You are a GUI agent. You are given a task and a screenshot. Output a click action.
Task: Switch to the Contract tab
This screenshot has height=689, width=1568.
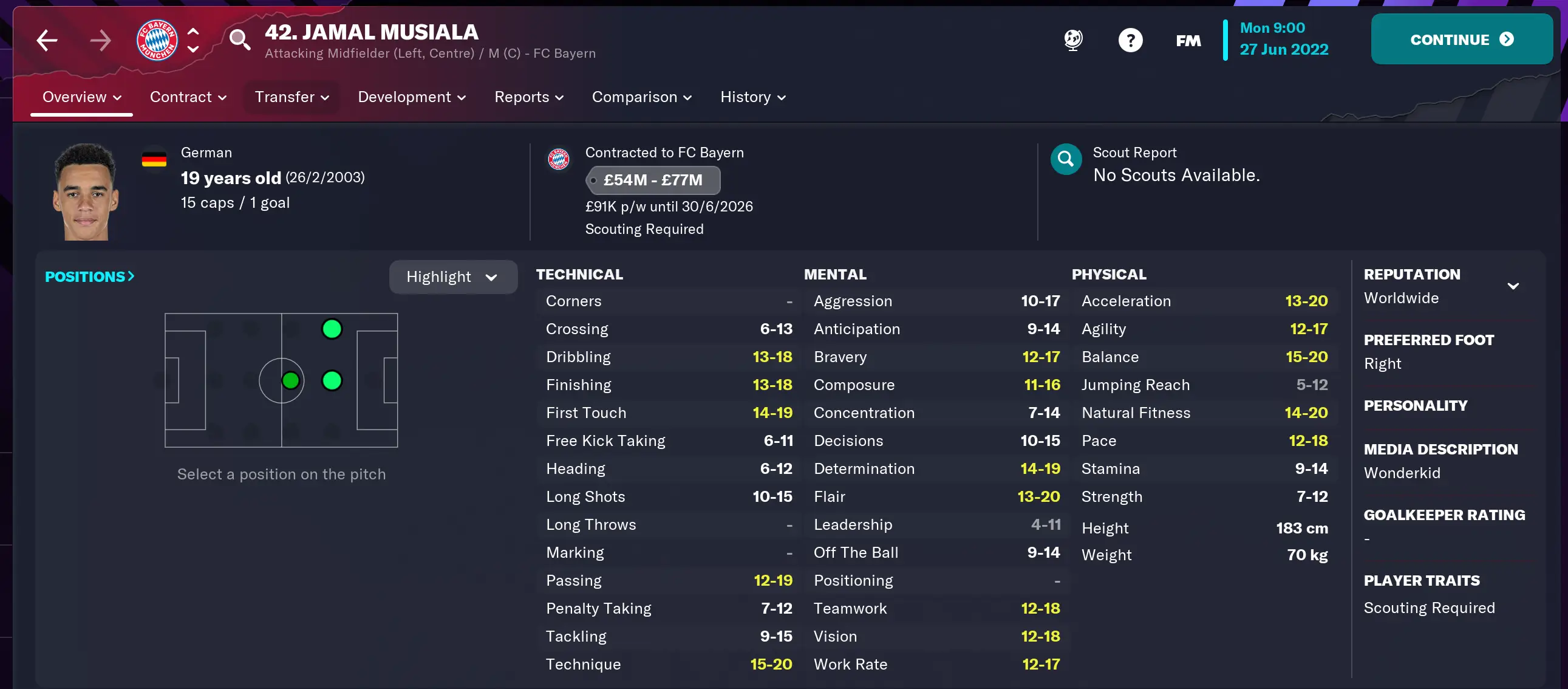(x=180, y=97)
